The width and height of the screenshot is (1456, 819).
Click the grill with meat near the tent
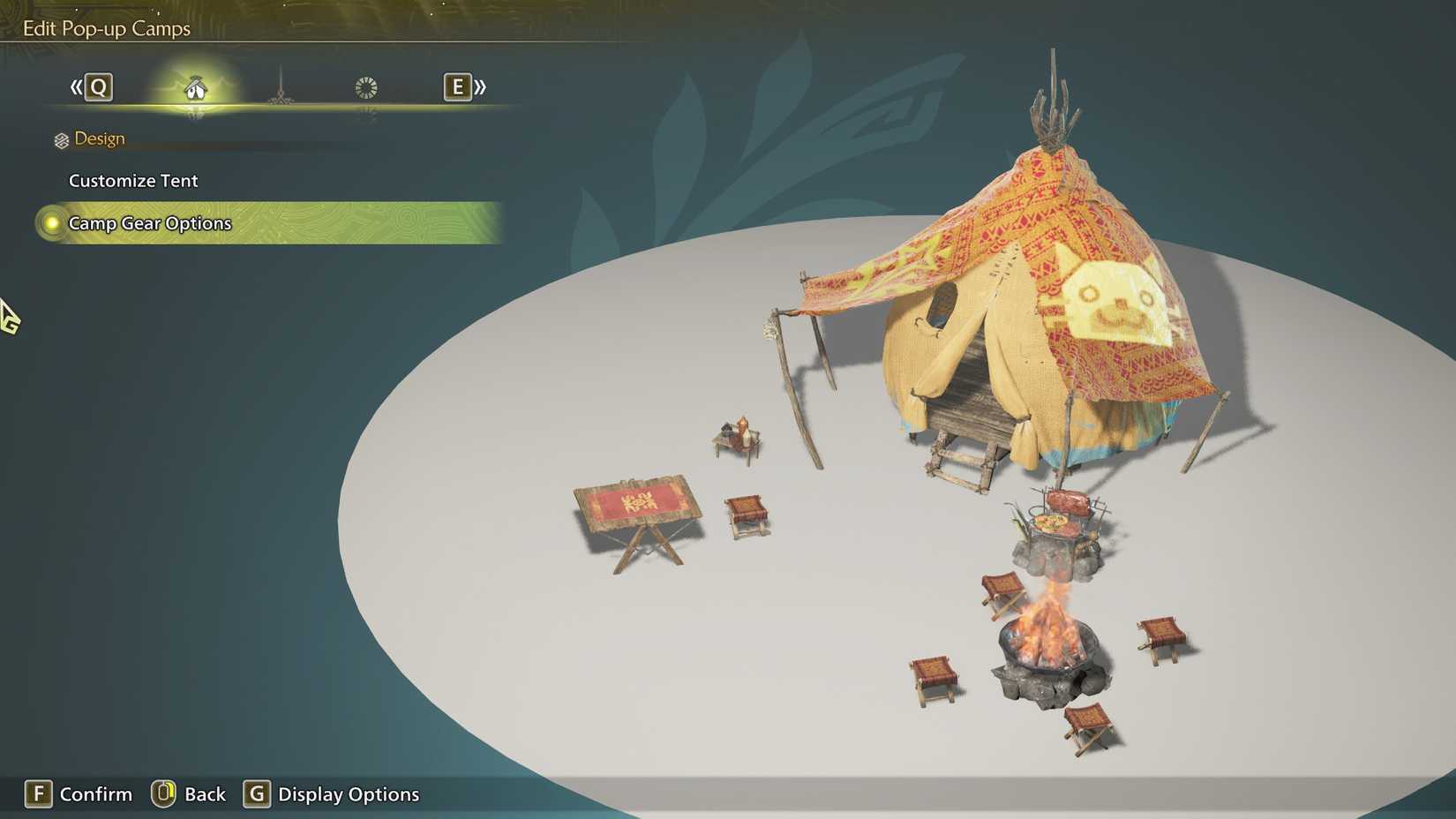coord(1059,521)
